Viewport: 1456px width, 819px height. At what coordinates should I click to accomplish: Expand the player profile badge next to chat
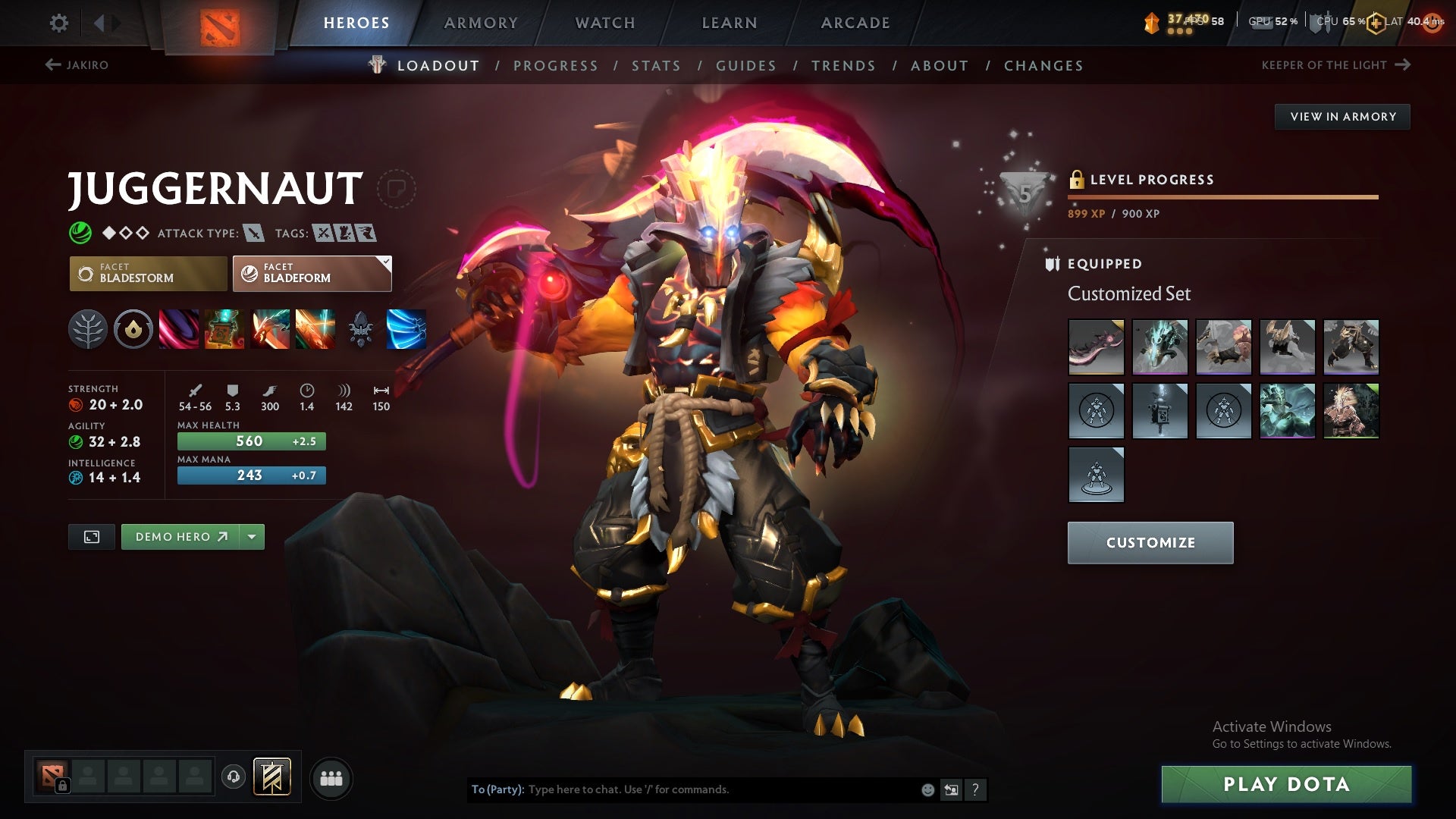[952, 789]
